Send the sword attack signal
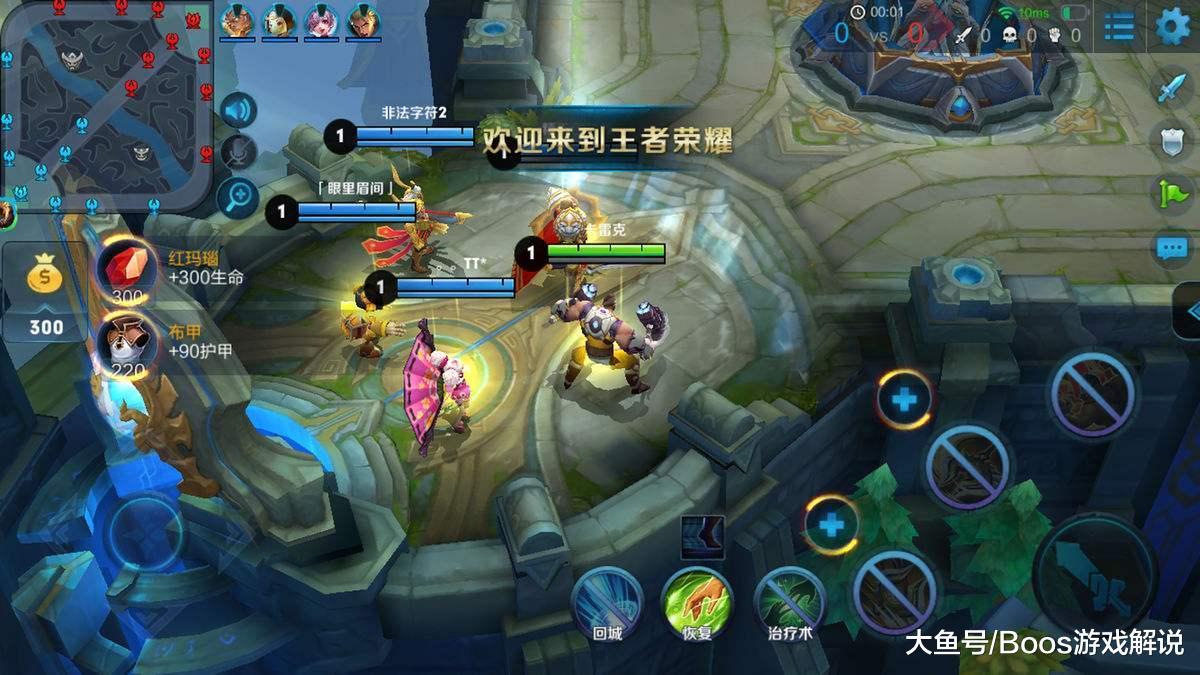This screenshot has width=1200, height=675. click(1171, 88)
